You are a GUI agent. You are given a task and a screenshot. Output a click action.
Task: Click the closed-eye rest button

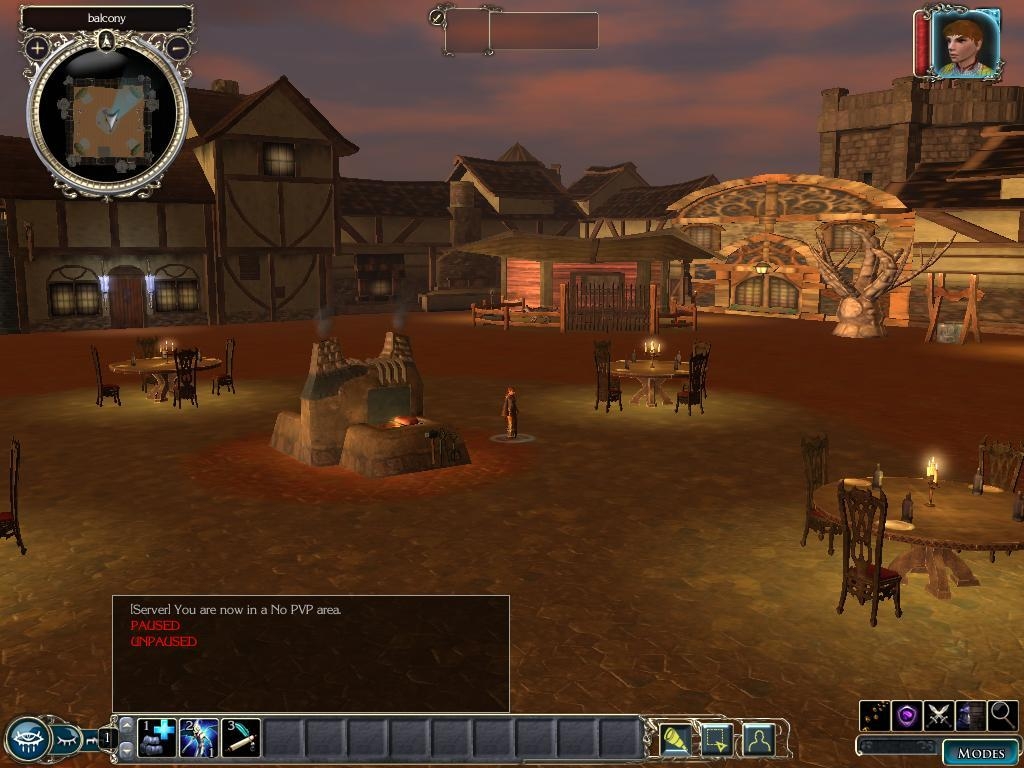tap(66, 740)
